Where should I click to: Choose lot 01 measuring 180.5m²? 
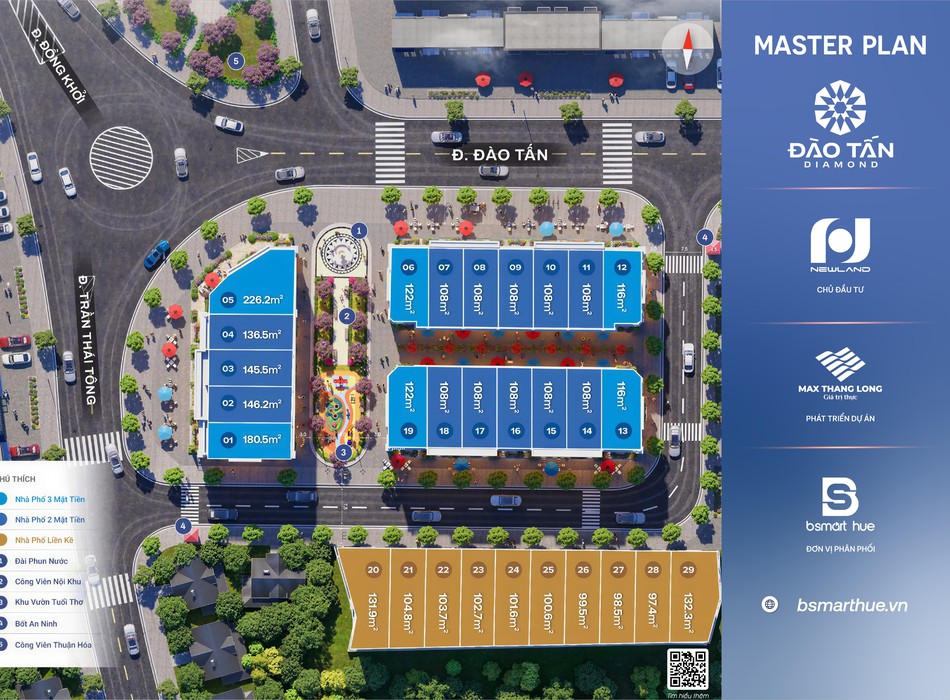[x=250, y=438]
